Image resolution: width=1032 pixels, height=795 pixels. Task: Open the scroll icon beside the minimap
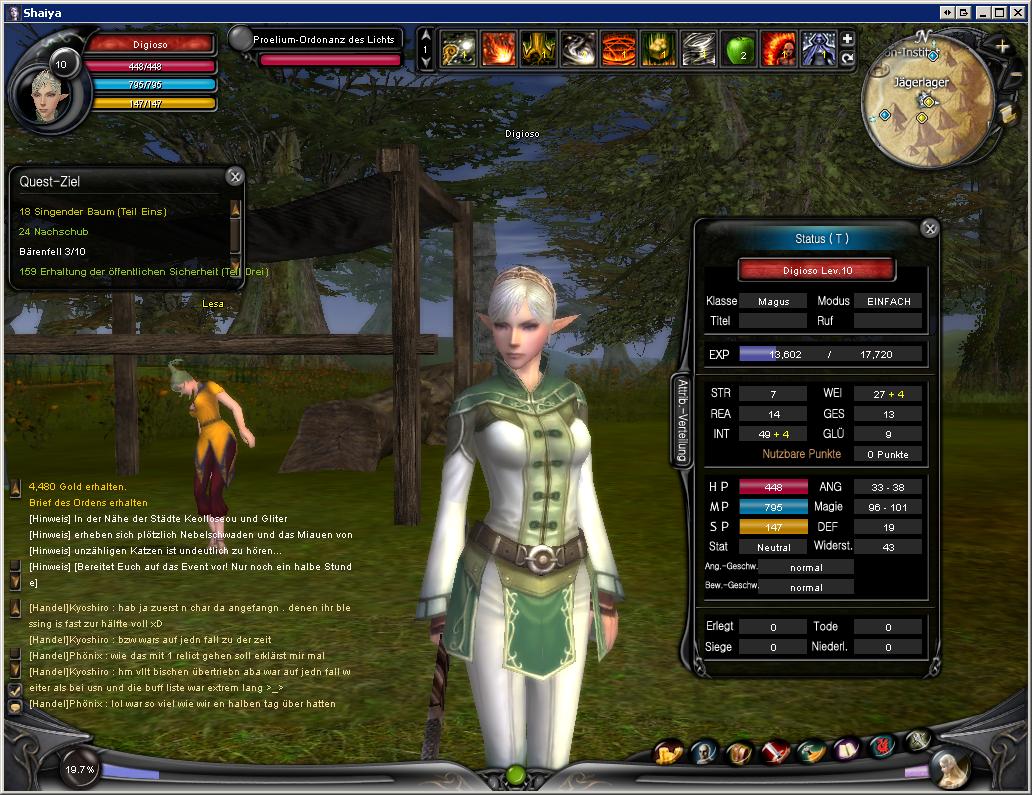1008,114
